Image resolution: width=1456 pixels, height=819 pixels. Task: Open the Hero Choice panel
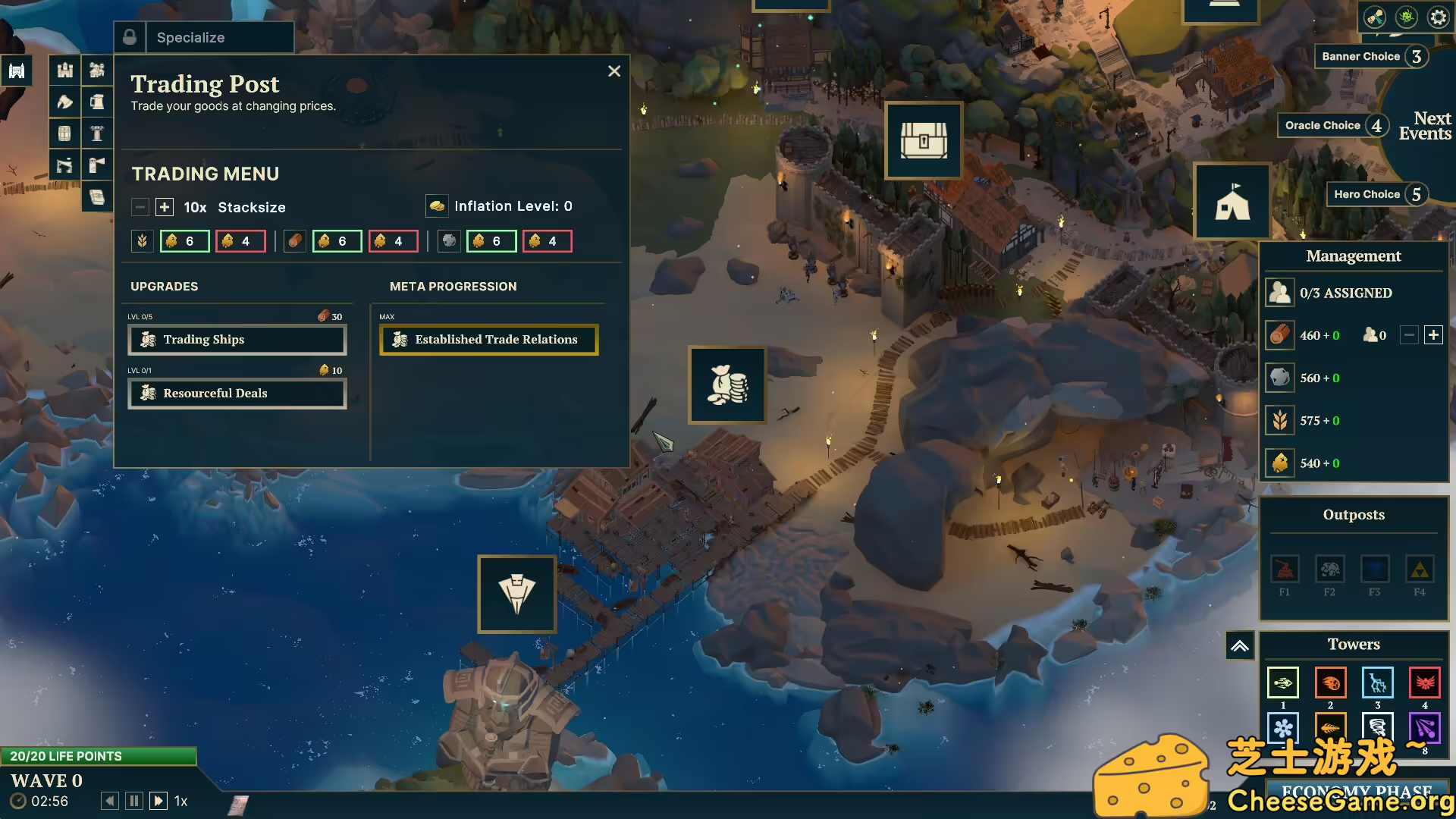1368,194
